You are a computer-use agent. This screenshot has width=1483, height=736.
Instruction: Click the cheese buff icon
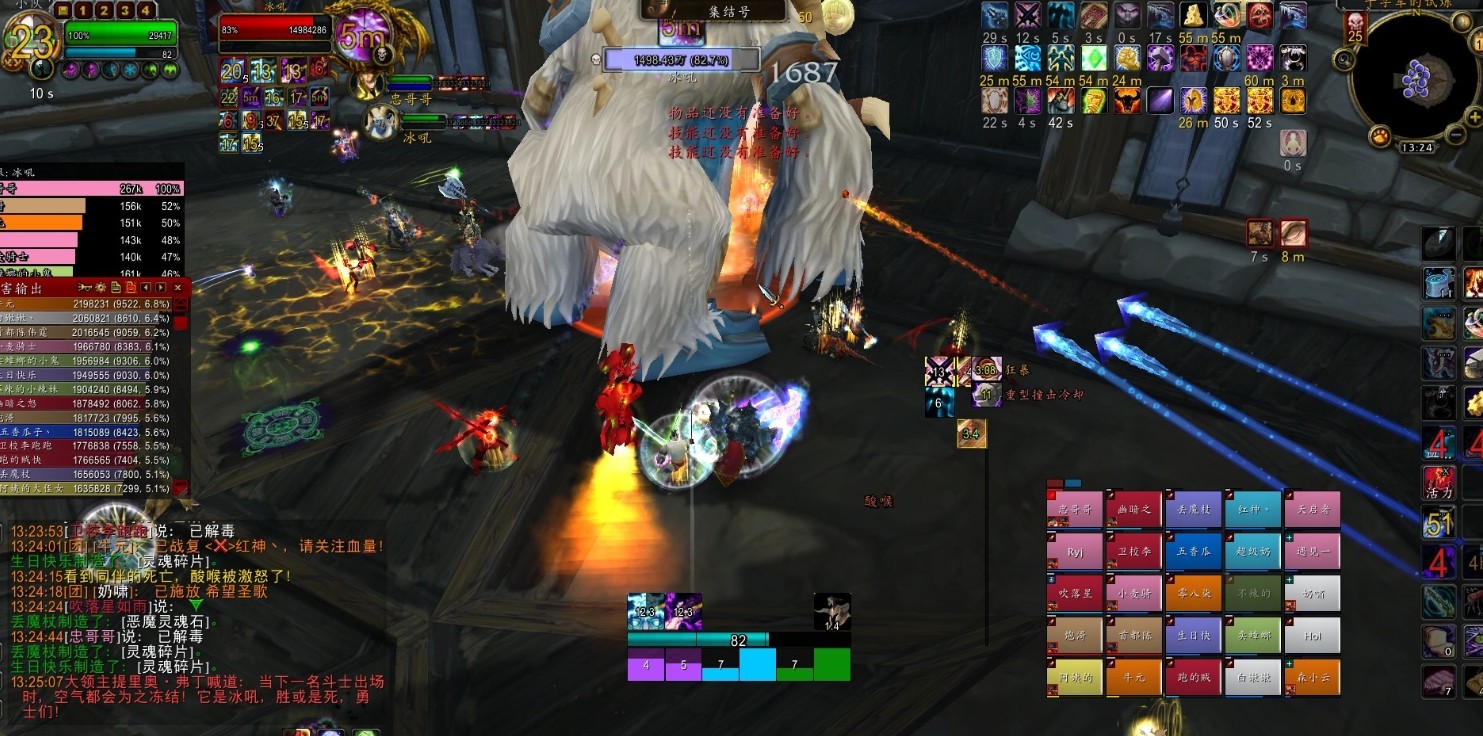point(1193,14)
